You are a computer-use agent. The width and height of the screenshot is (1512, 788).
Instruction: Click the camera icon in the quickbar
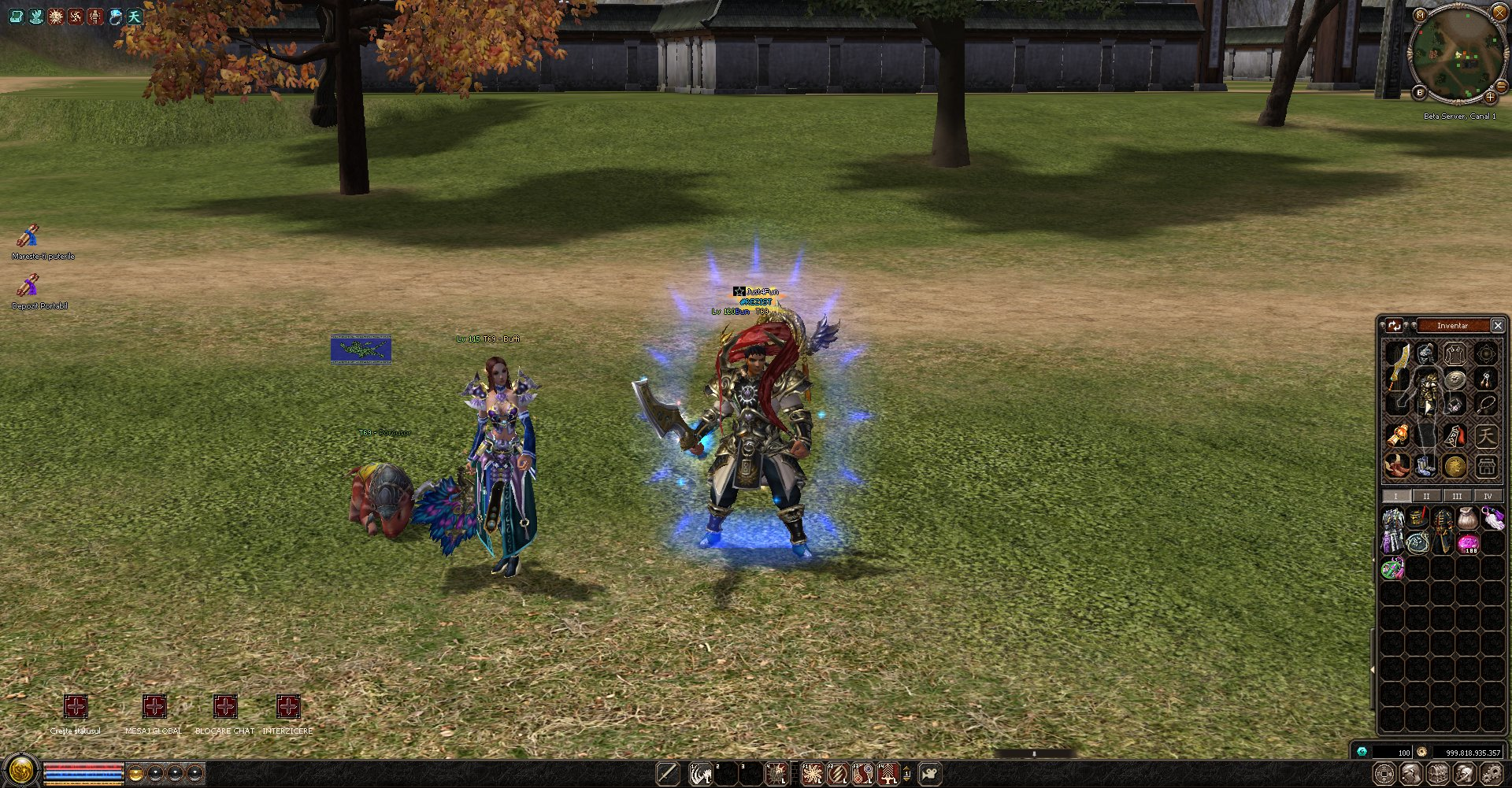pyautogui.click(x=930, y=774)
